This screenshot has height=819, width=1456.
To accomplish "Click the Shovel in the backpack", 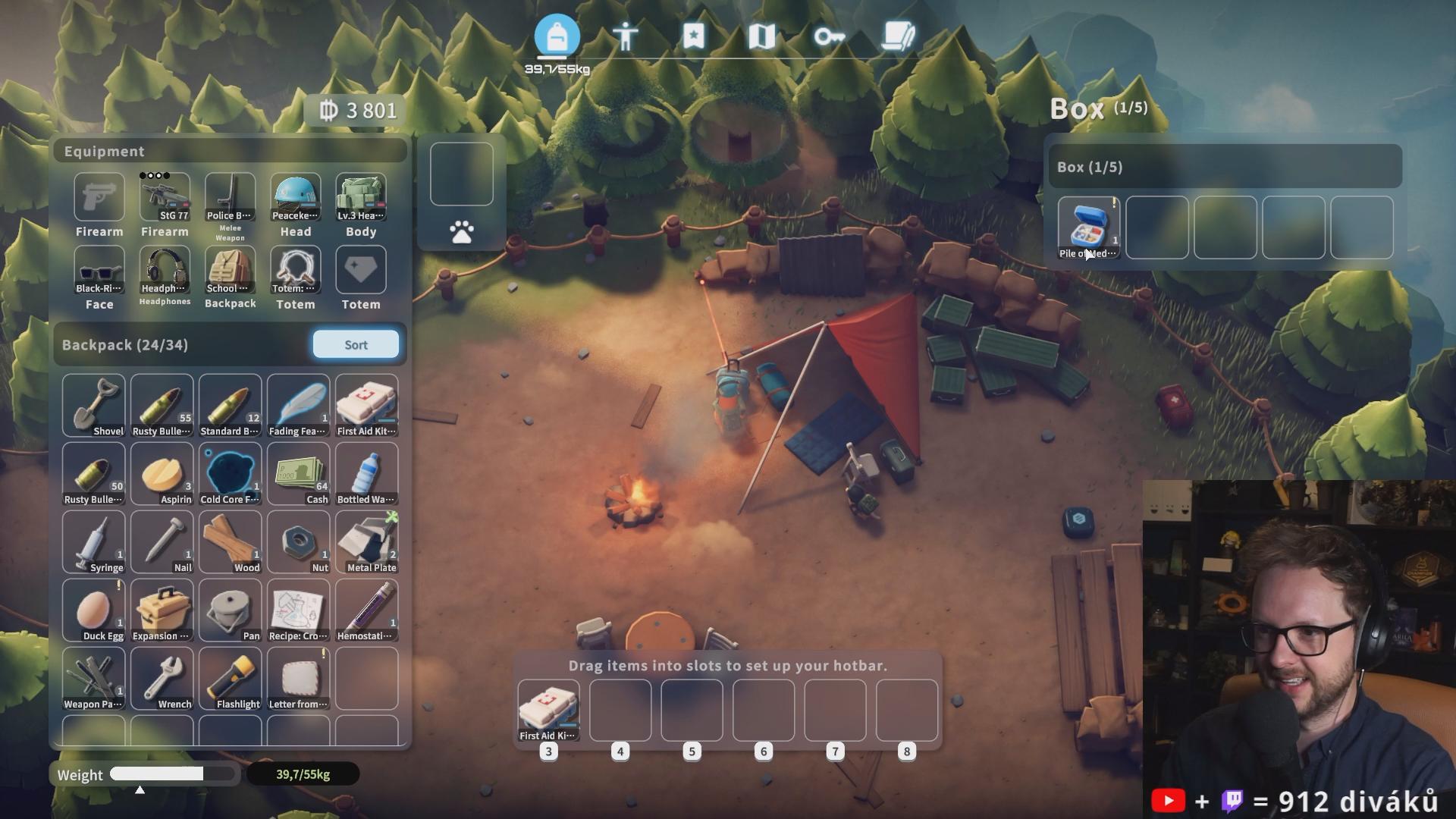I will click(93, 405).
